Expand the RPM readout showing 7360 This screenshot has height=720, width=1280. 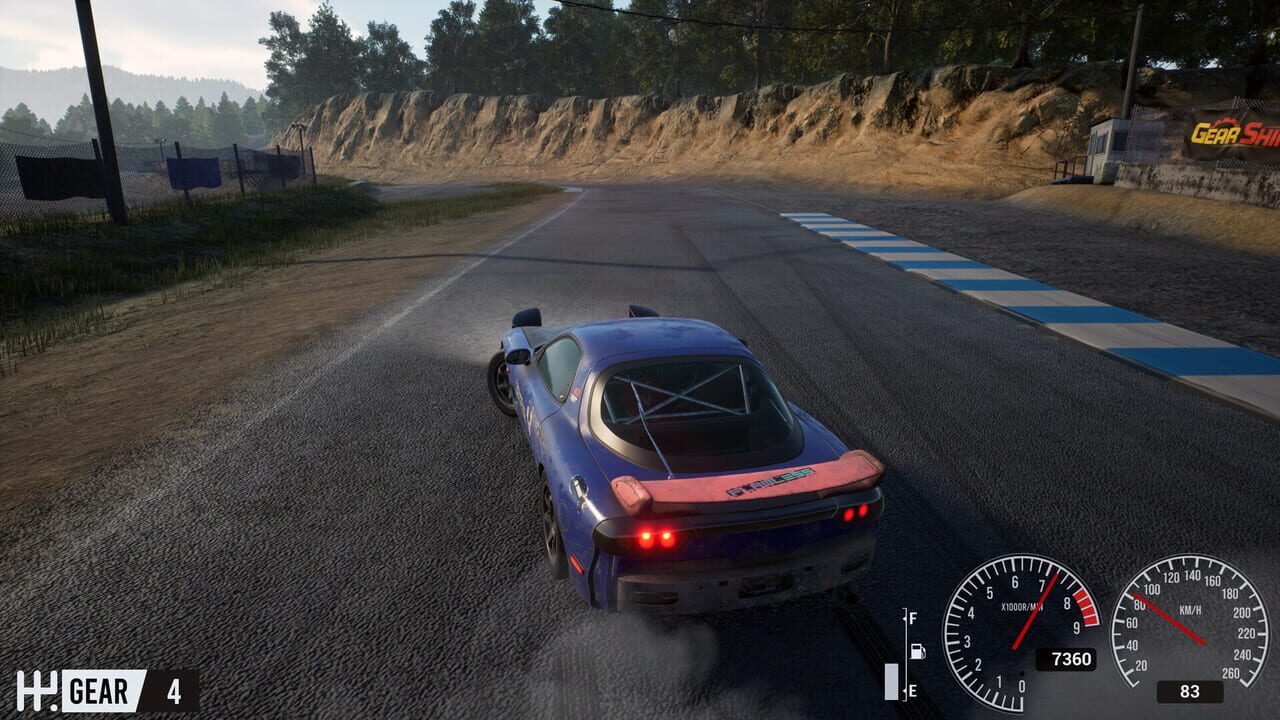[1068, 659]
